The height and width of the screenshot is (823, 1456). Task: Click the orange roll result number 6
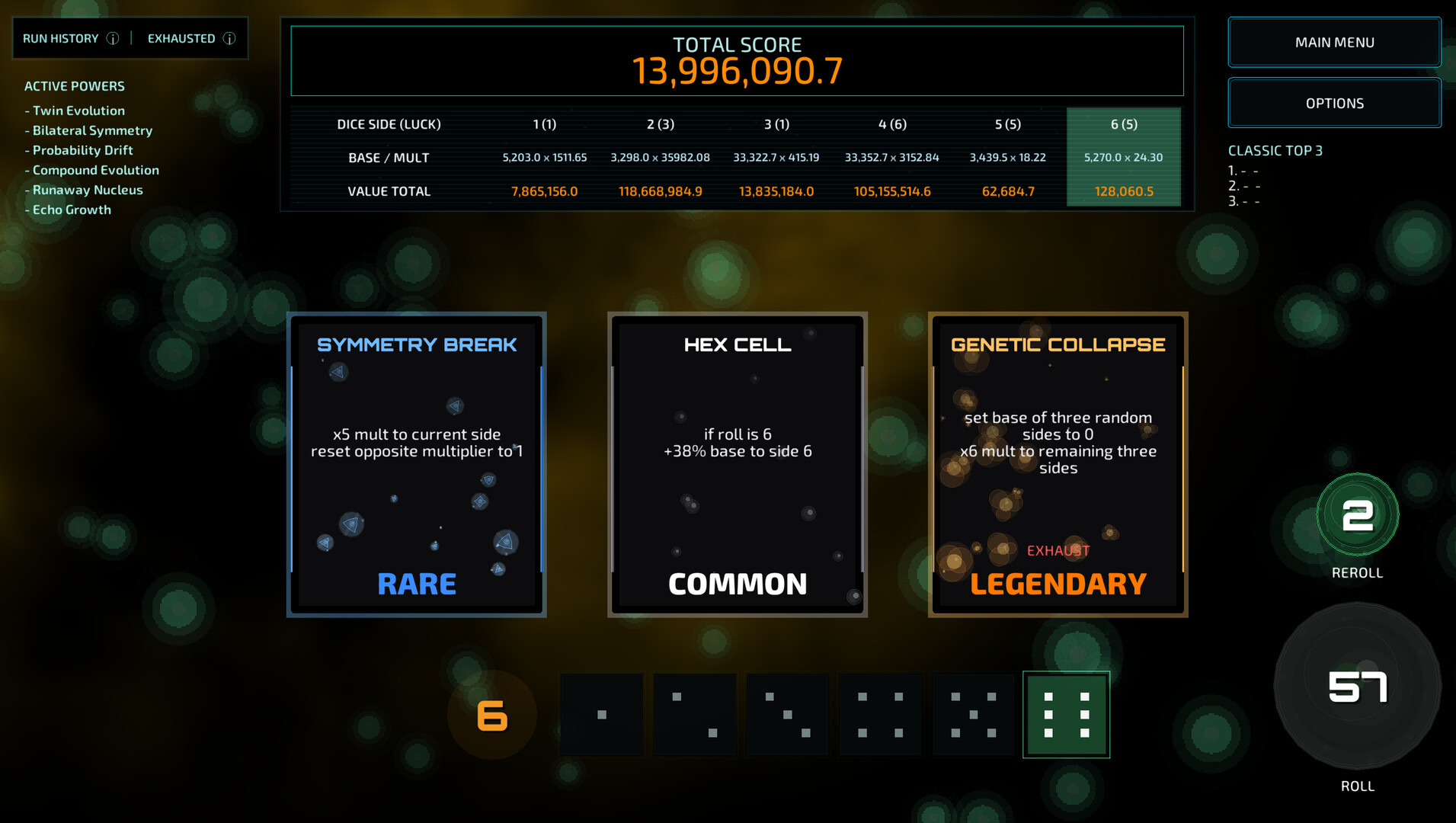[491, 714]
